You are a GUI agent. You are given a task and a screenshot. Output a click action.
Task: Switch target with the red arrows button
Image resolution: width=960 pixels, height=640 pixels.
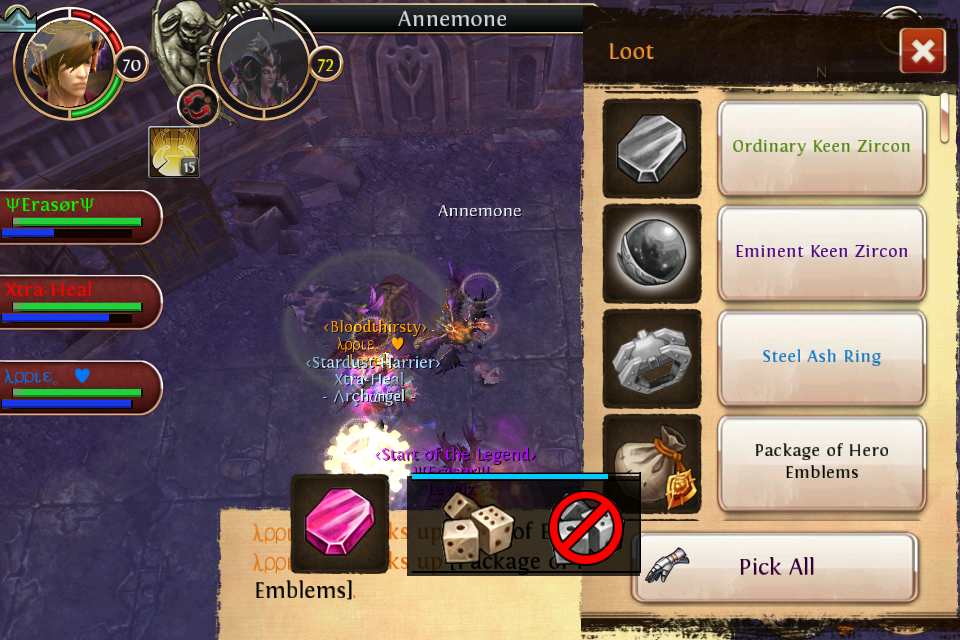click(197, 104)
